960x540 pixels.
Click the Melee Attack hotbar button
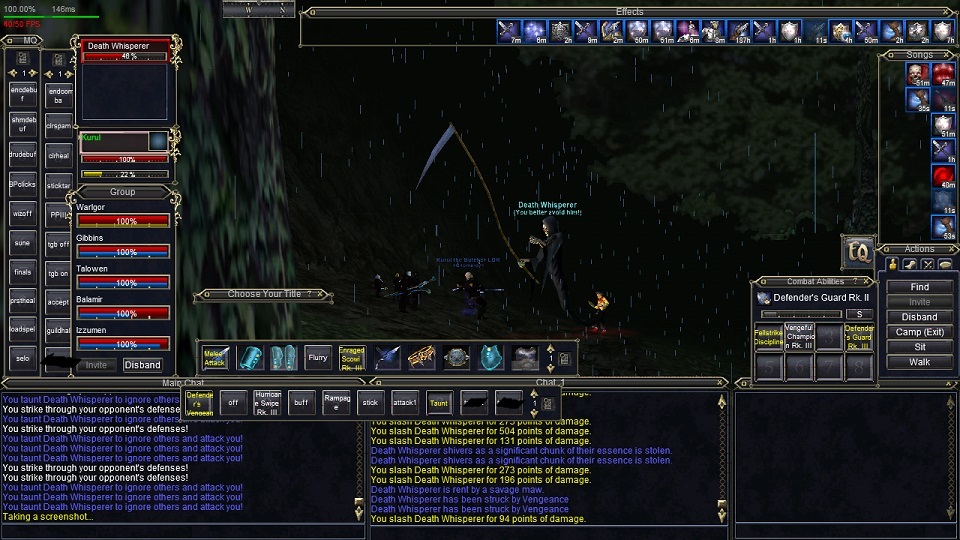pyautogui.click(x=215, y=357)
